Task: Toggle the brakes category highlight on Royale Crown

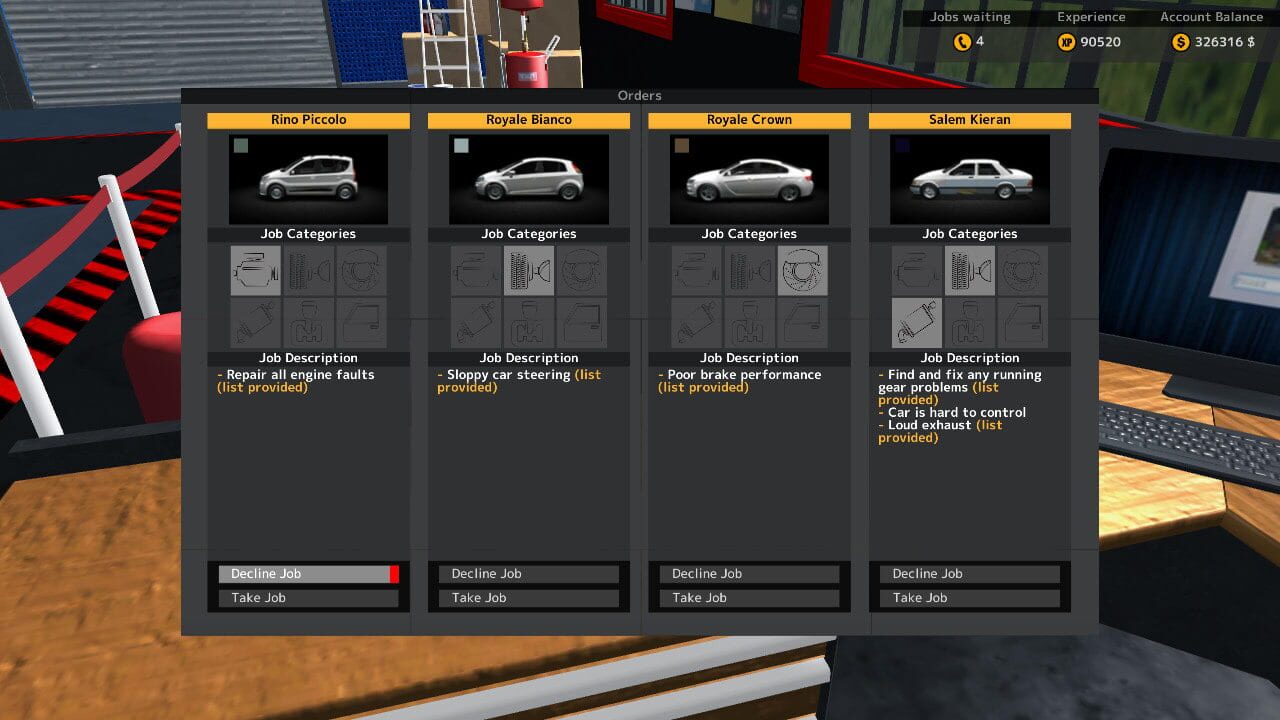Action: tap(801, 270)
